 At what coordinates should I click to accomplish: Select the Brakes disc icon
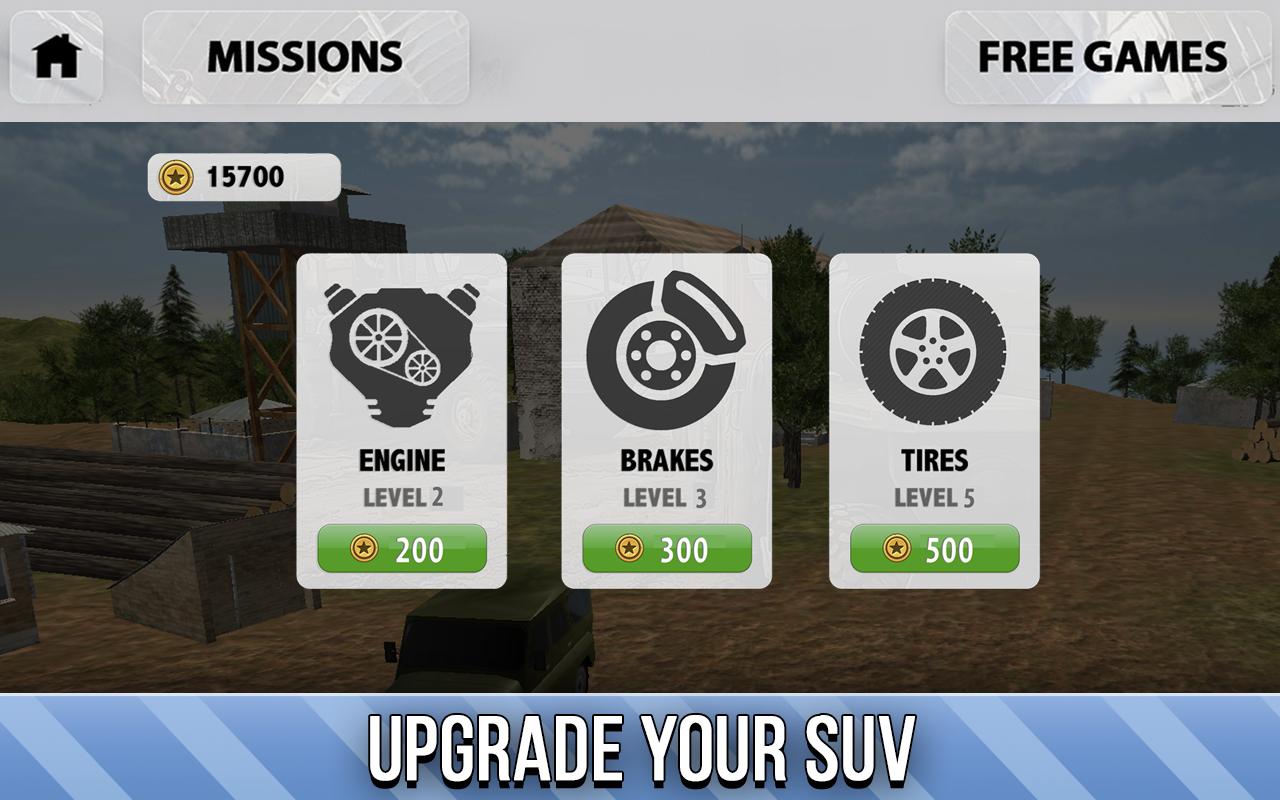(665, 348)
